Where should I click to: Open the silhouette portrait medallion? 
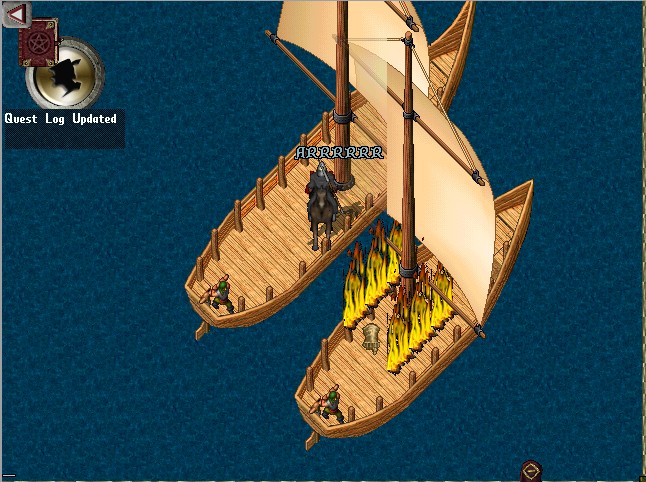click(x=68, y=74)
